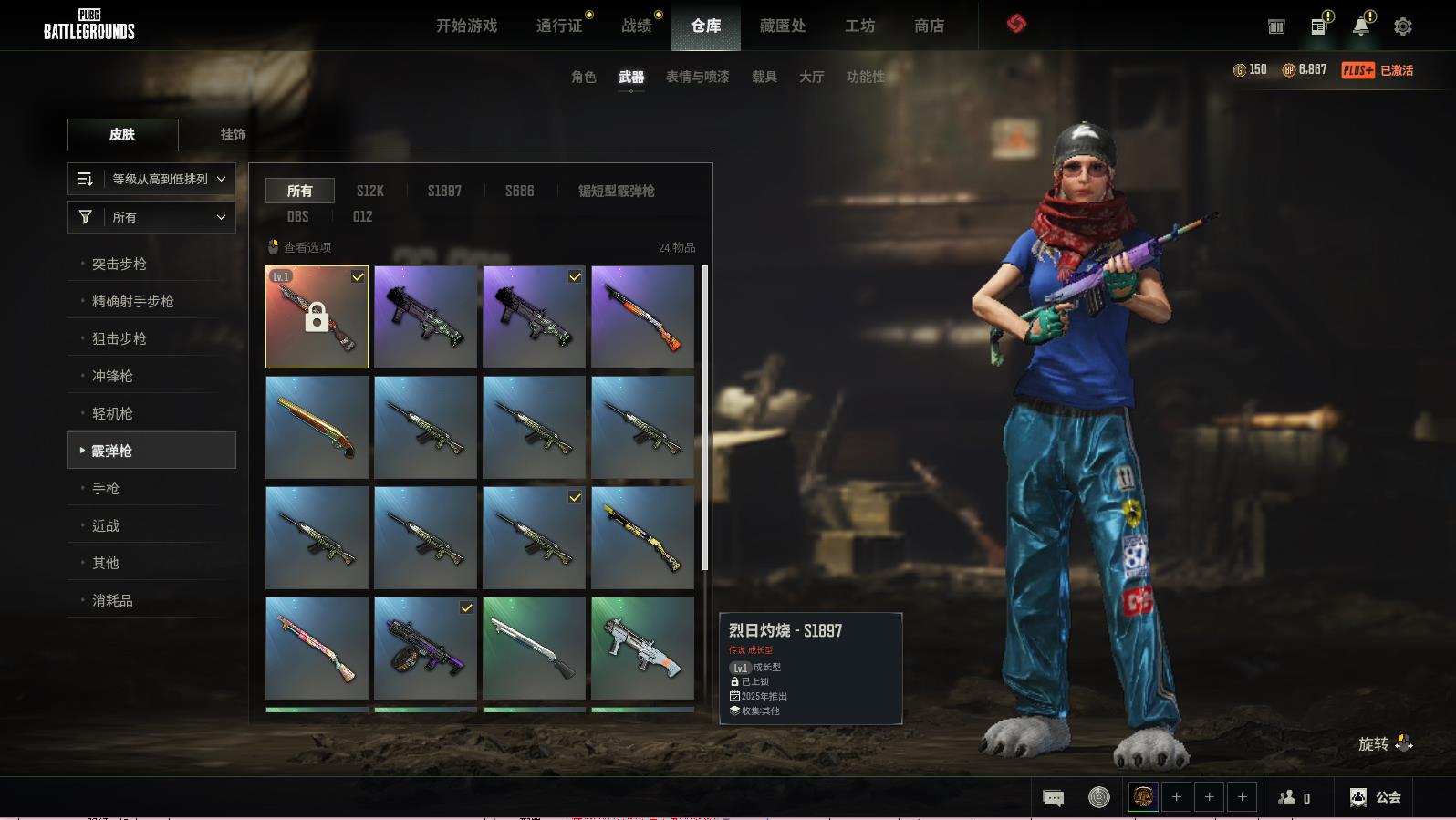Filter skins by DBS
Viewport: 1456px width, 820px height.
point(297,216)
